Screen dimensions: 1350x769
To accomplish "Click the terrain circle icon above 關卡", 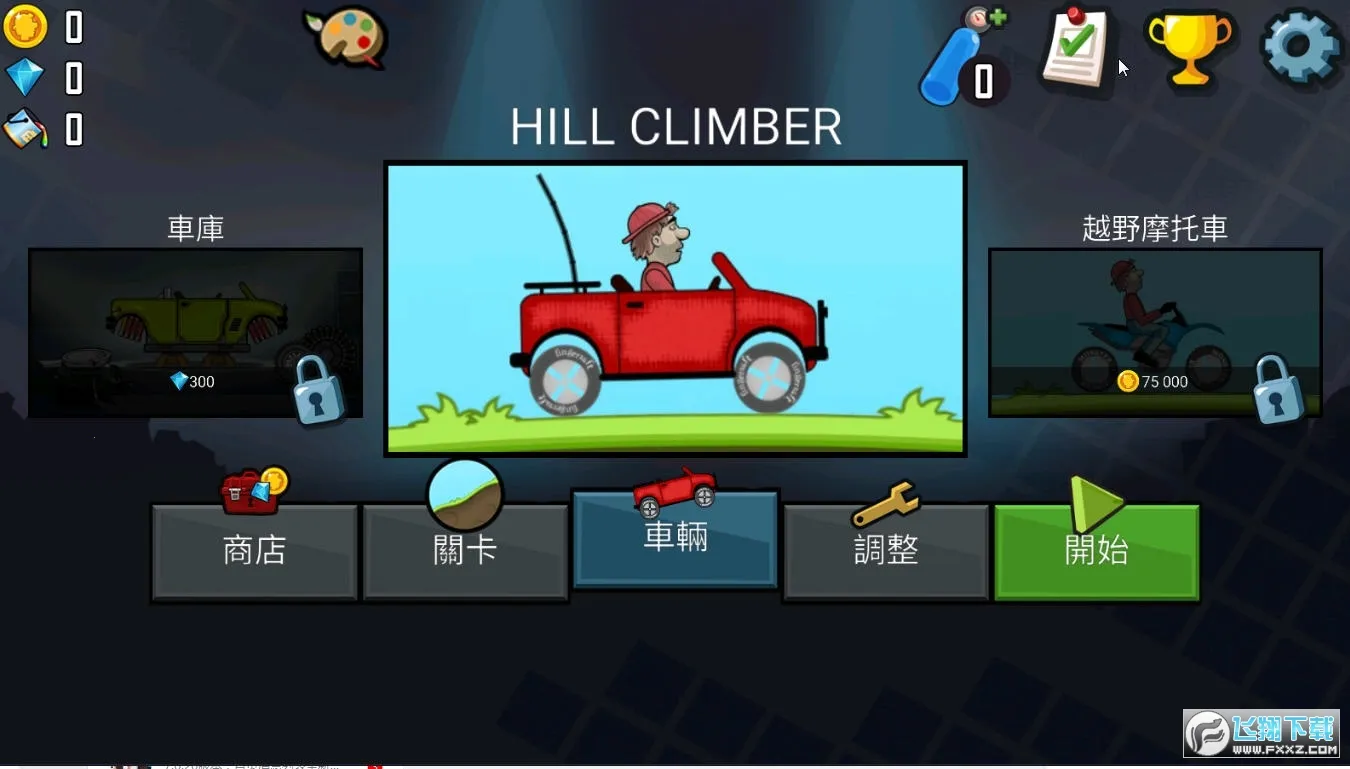I will tap(464, 492).
